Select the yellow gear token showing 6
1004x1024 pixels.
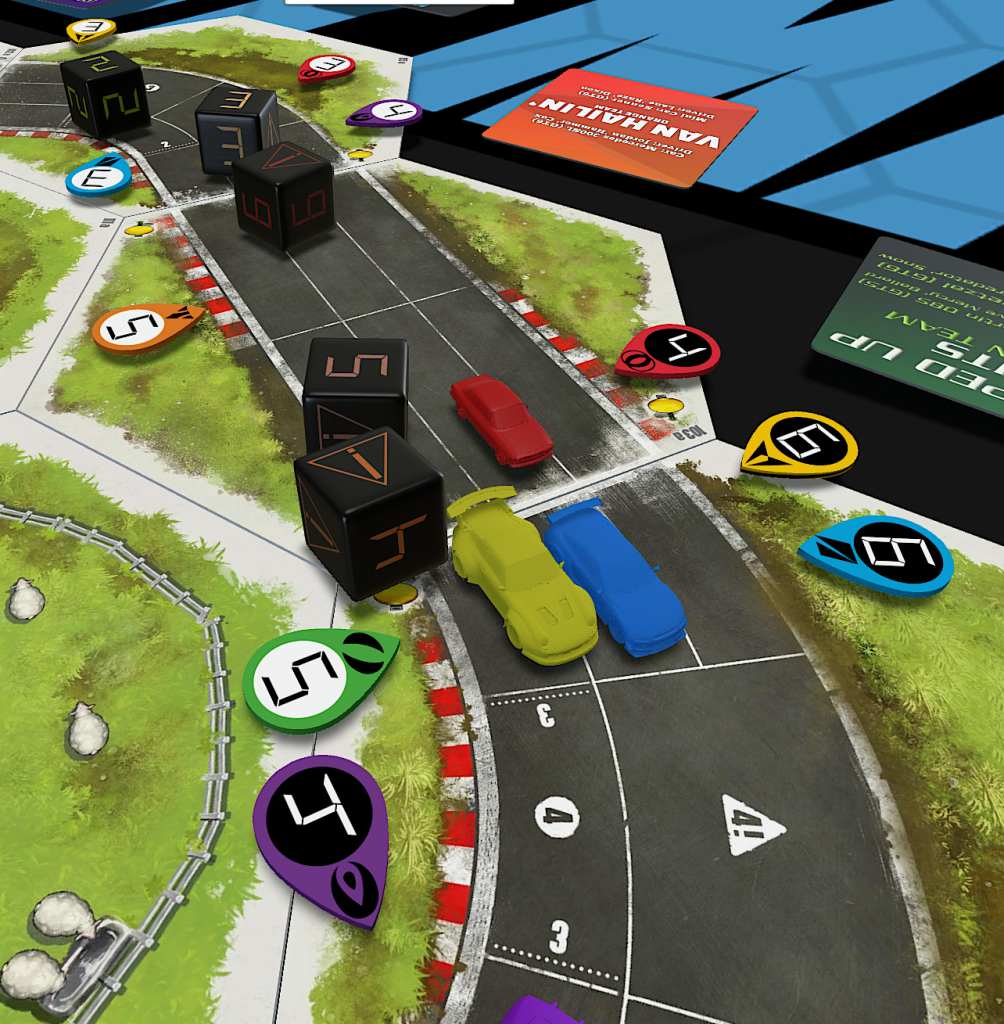tap(800, 445)
